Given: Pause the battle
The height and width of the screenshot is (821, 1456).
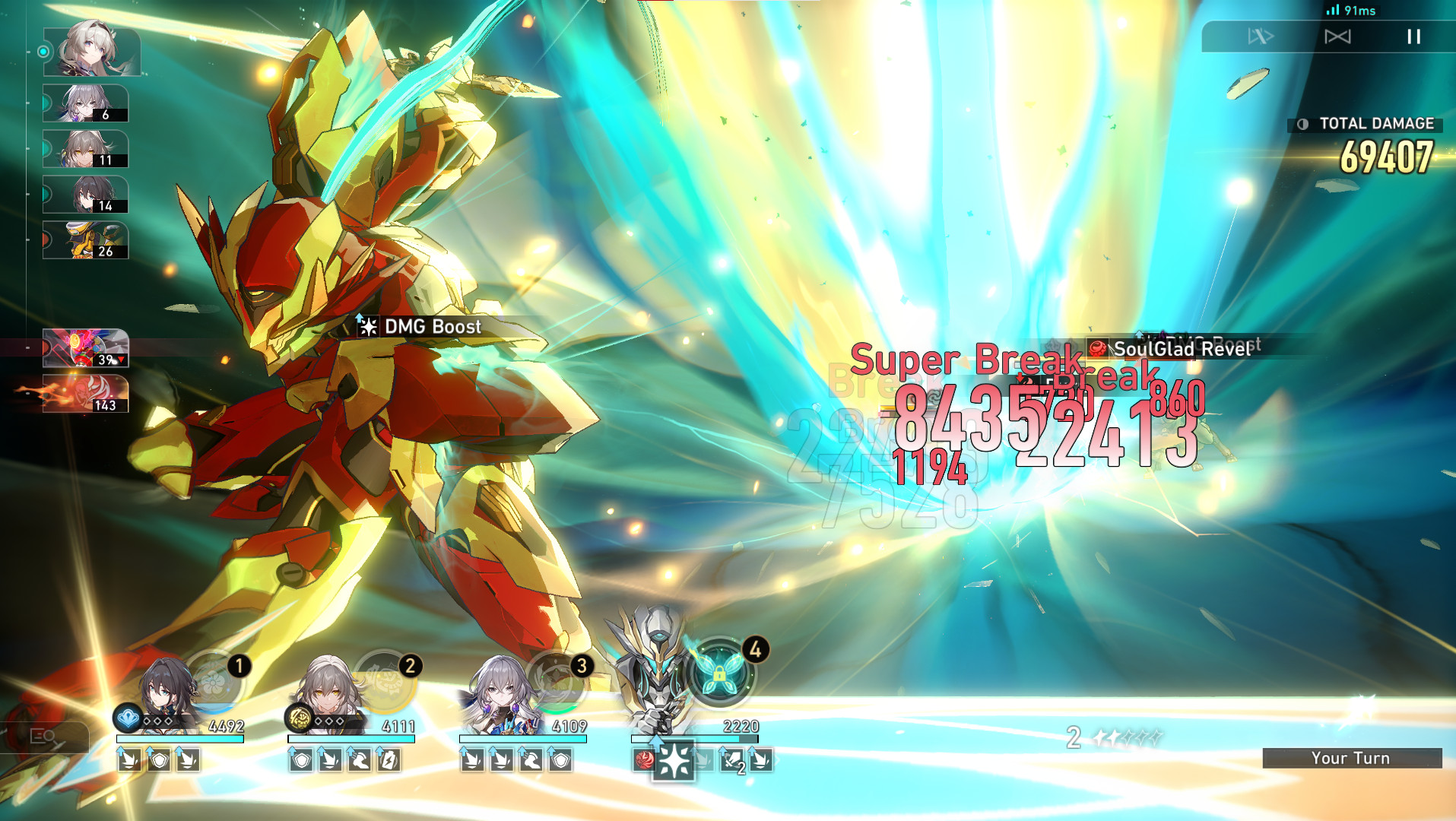Looking at the screenshot, I should coord(1413,36).
